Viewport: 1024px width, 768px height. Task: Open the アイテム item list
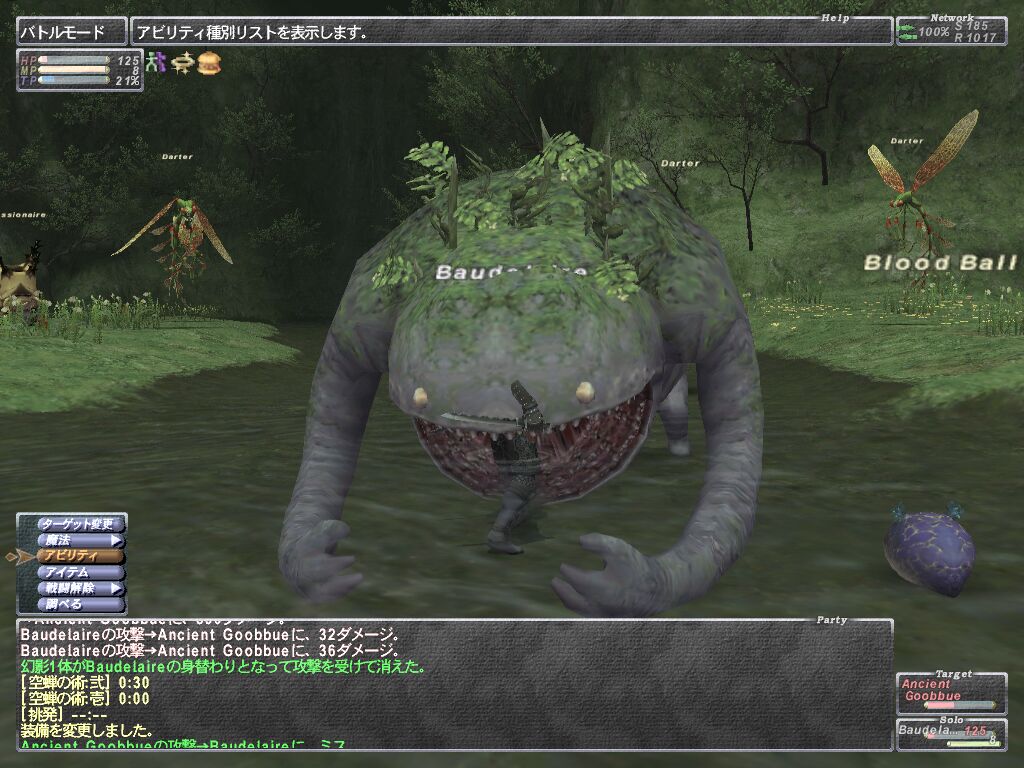80,573
